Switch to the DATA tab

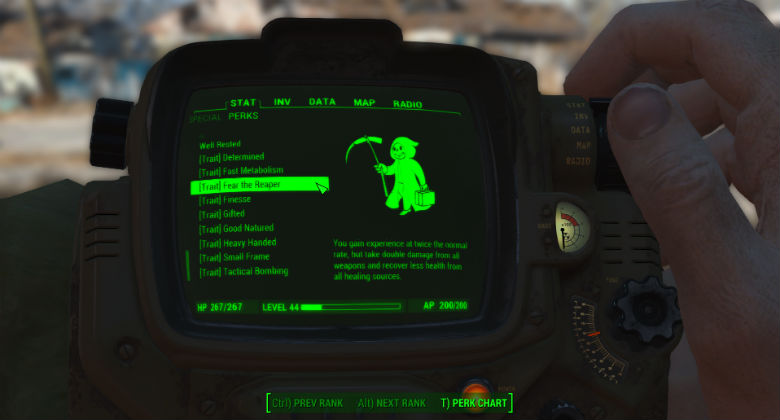pyautogui.click(x=322, y=102)
